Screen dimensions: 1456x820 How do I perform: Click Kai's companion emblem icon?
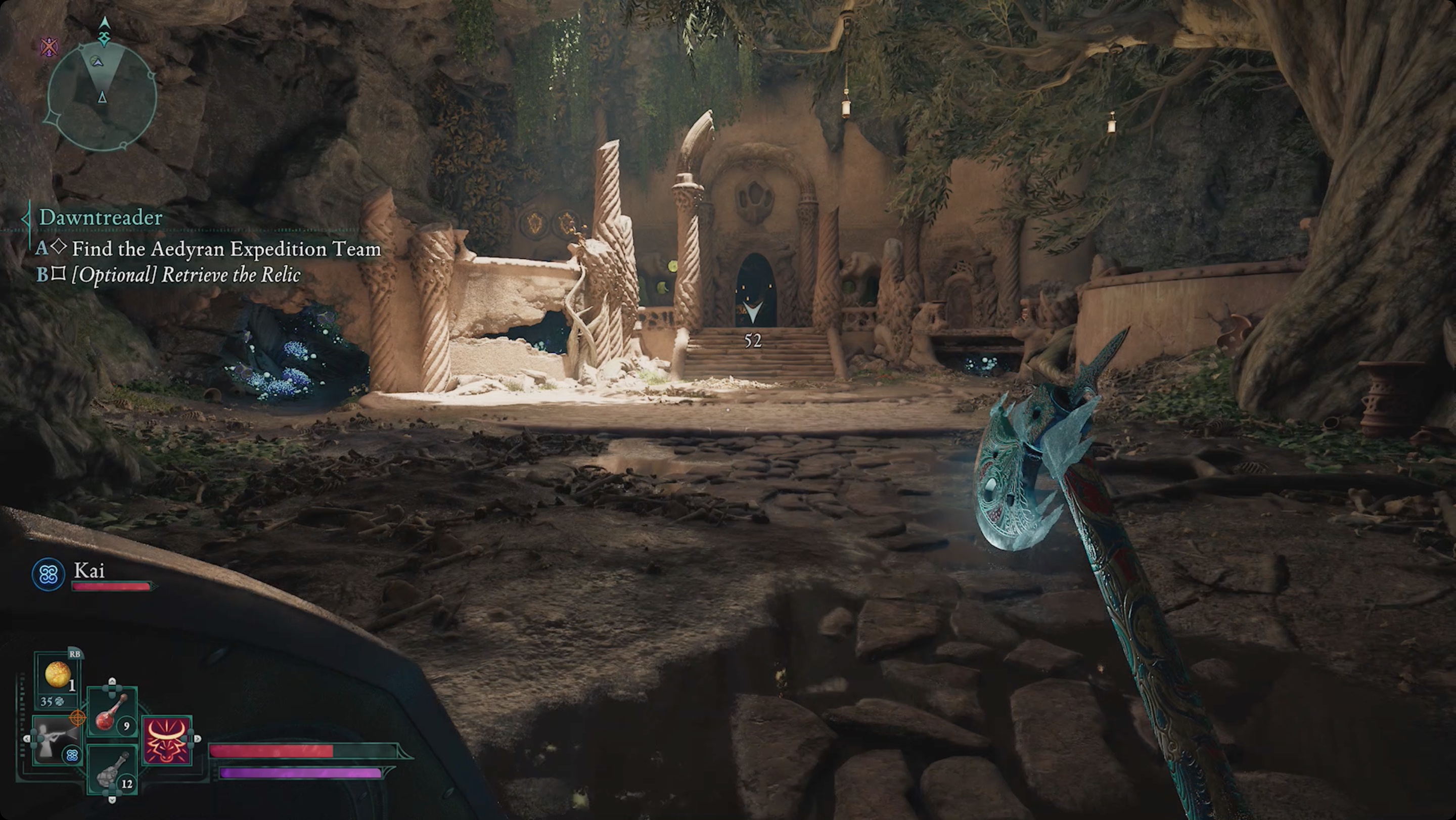(x=48, y=575)
